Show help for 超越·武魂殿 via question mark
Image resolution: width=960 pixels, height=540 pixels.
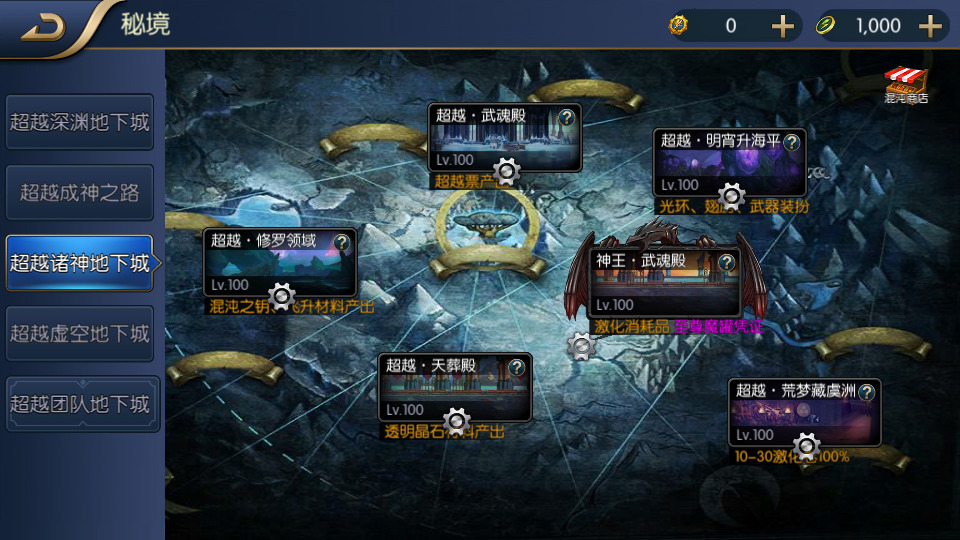tap(567, 117)
